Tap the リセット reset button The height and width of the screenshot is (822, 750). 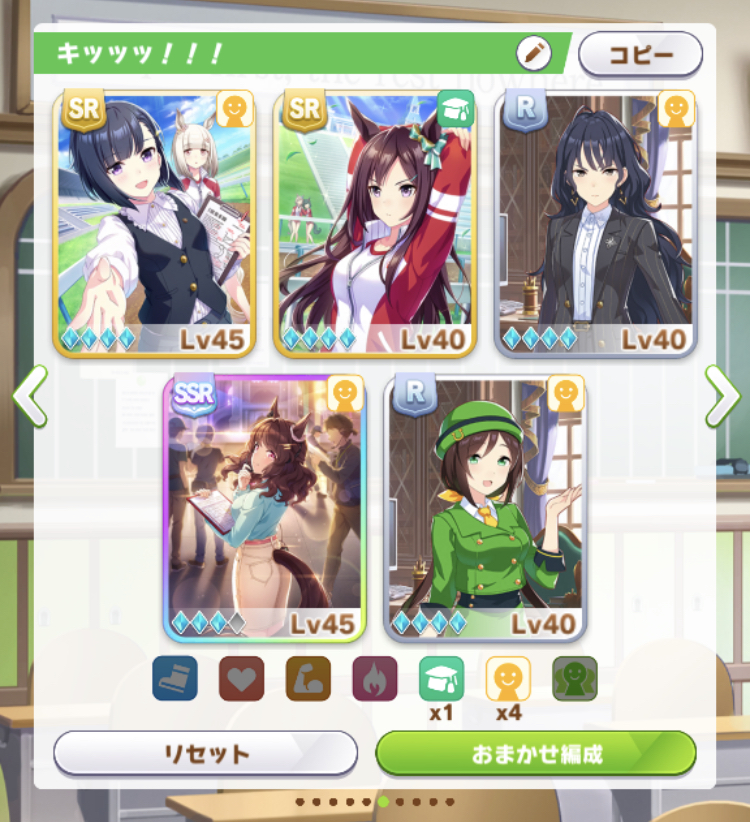(205, 753)
